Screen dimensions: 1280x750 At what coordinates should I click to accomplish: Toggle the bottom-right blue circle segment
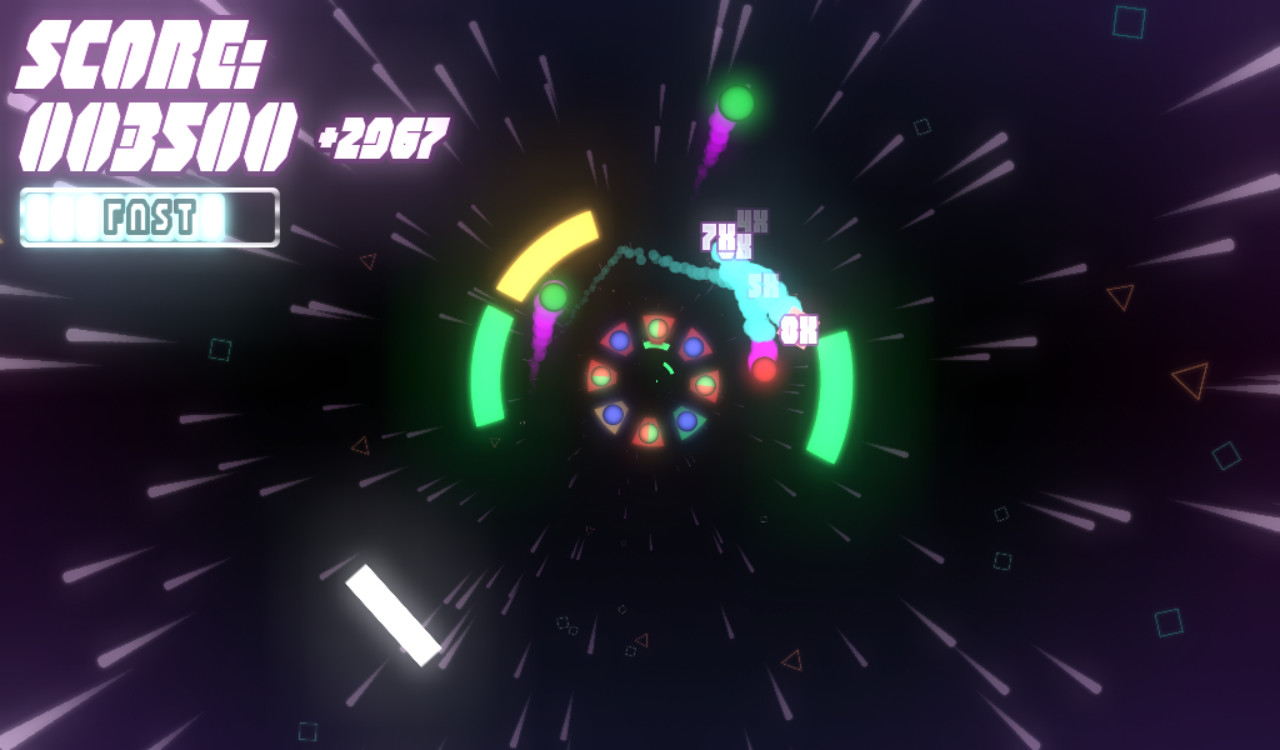pyautogui.click(x=687, y=421)
